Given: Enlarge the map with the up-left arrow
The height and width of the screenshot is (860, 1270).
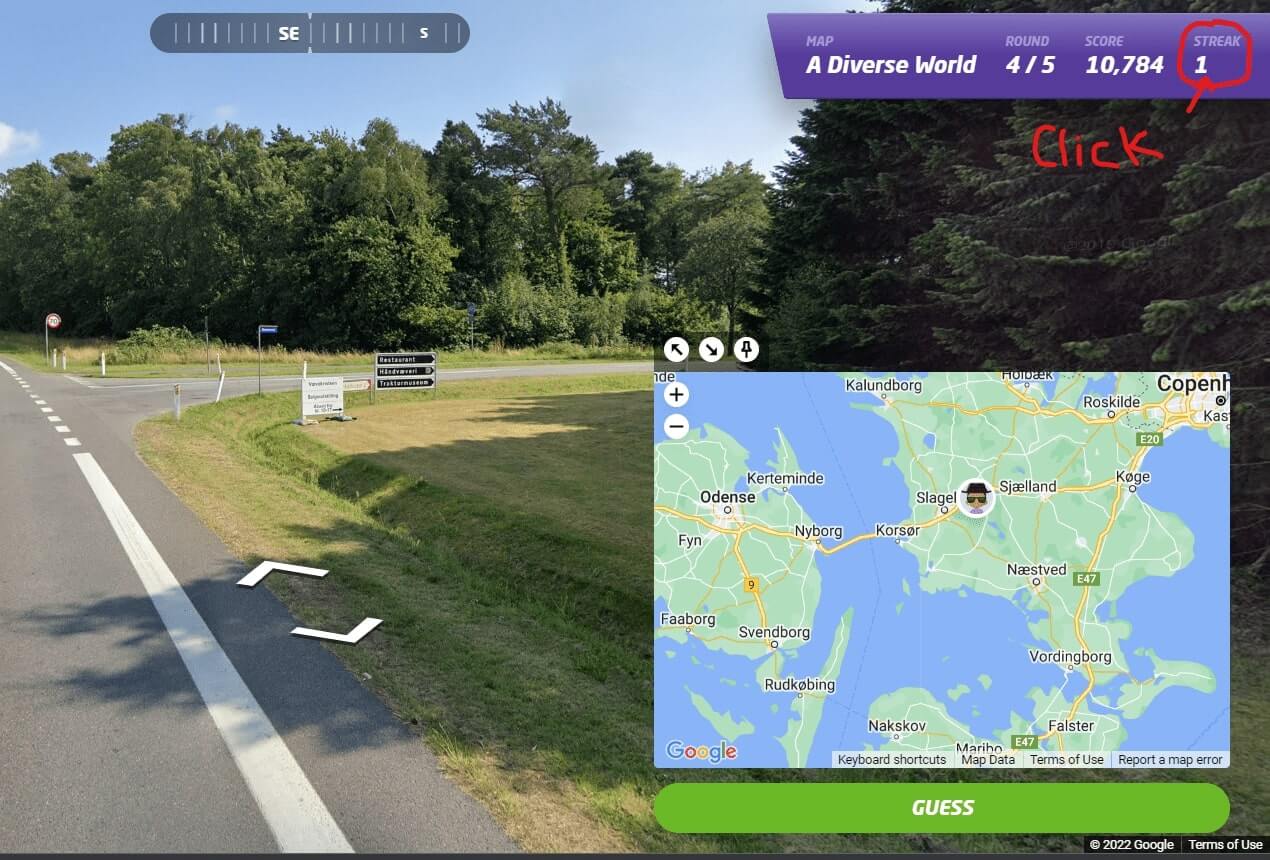Looking at the screenshot, I should pos(677,349).
